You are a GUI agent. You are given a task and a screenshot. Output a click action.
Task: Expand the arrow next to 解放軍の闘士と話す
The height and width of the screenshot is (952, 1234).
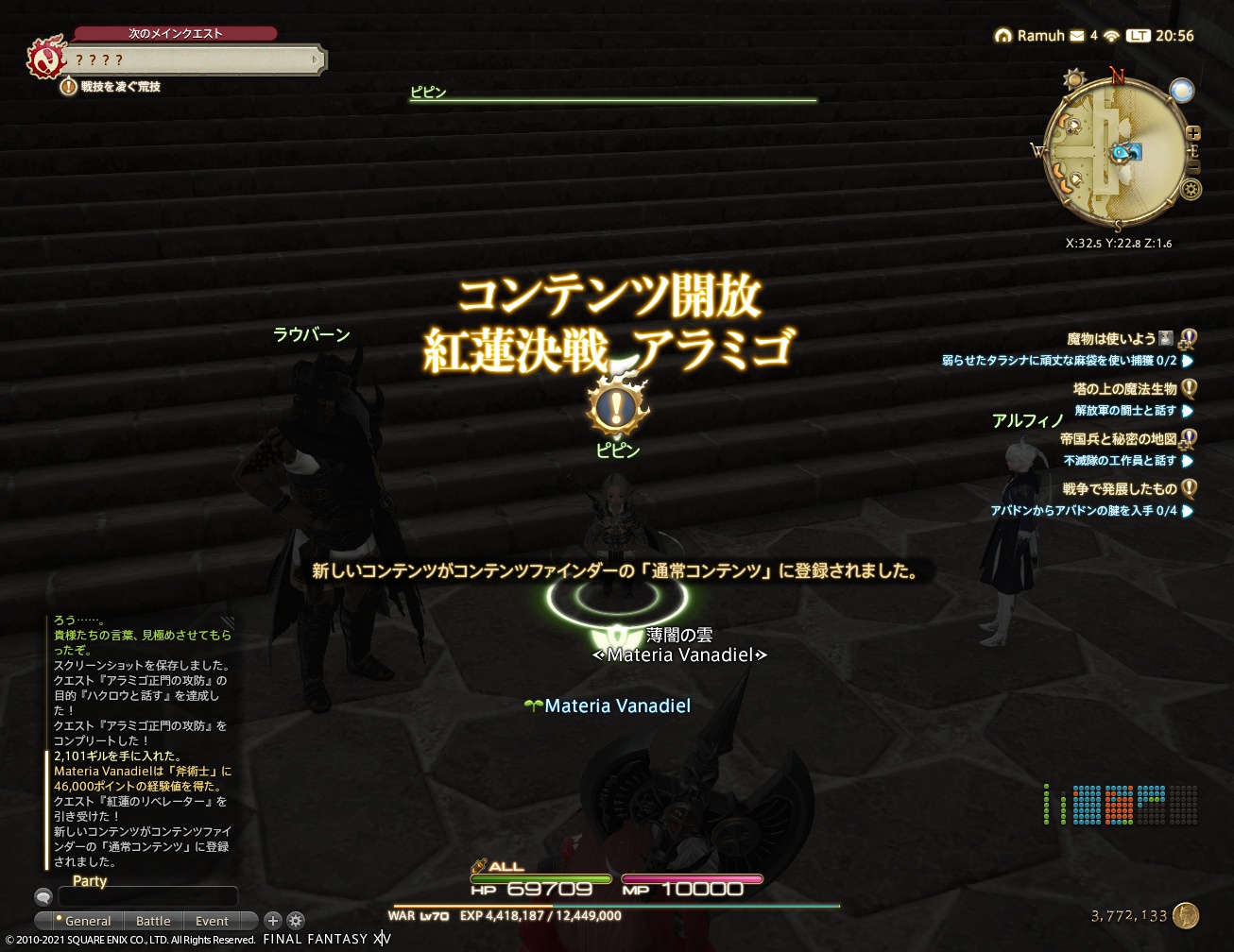pos(1188,412)
